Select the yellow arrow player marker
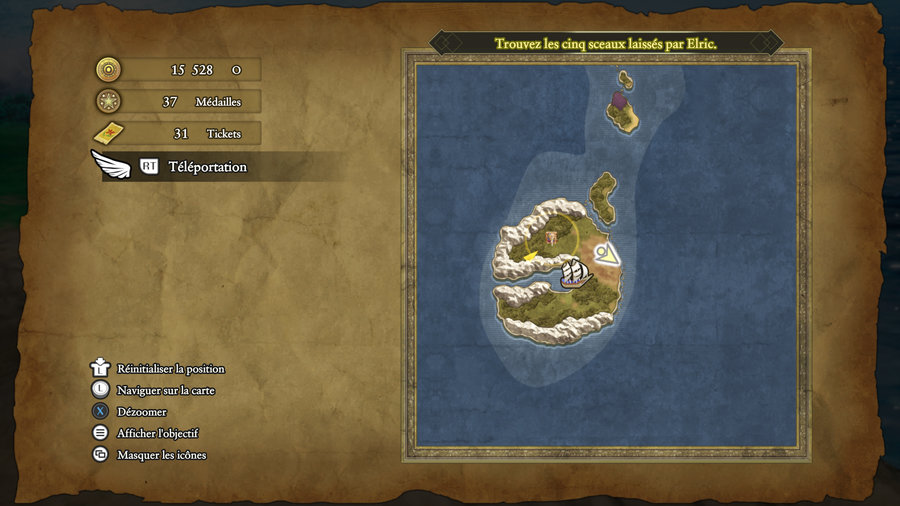 (527, 256)
